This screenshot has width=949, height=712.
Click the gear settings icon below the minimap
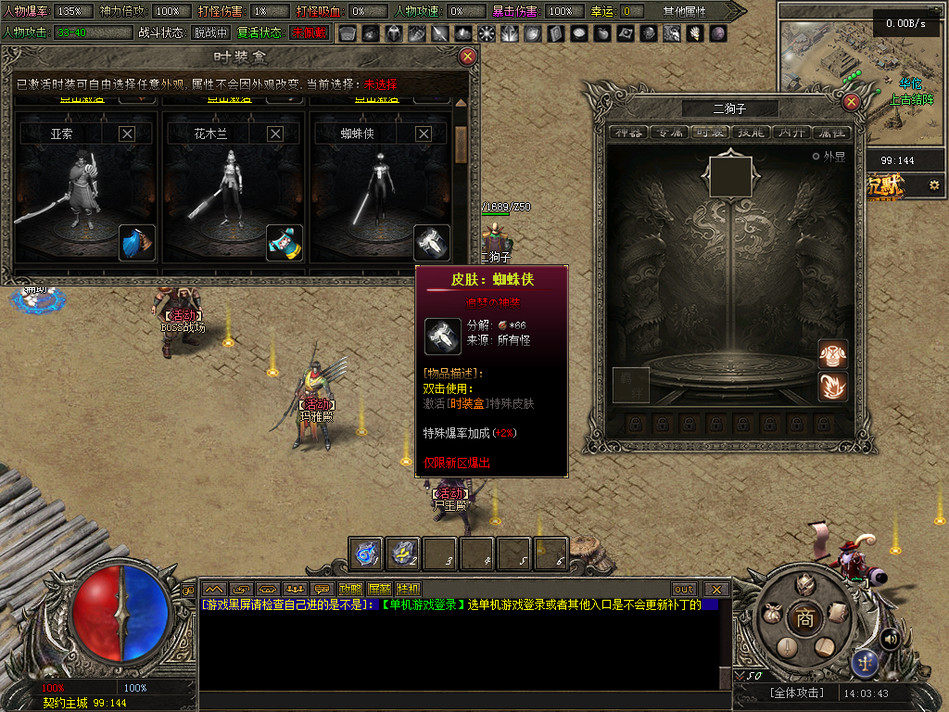click(934, 185)
